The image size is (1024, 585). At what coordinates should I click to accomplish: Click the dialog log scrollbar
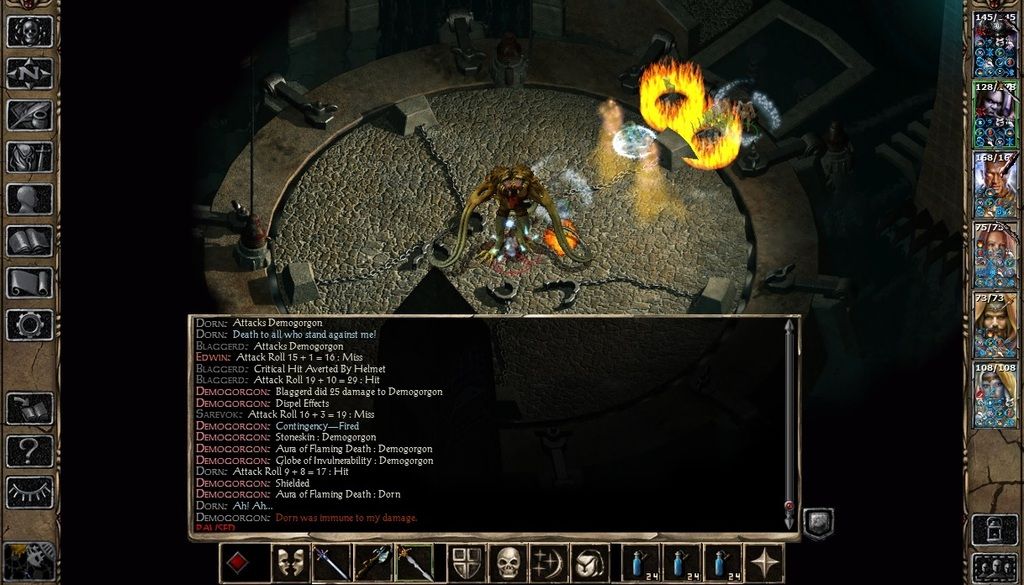click(x=789, y=420)
